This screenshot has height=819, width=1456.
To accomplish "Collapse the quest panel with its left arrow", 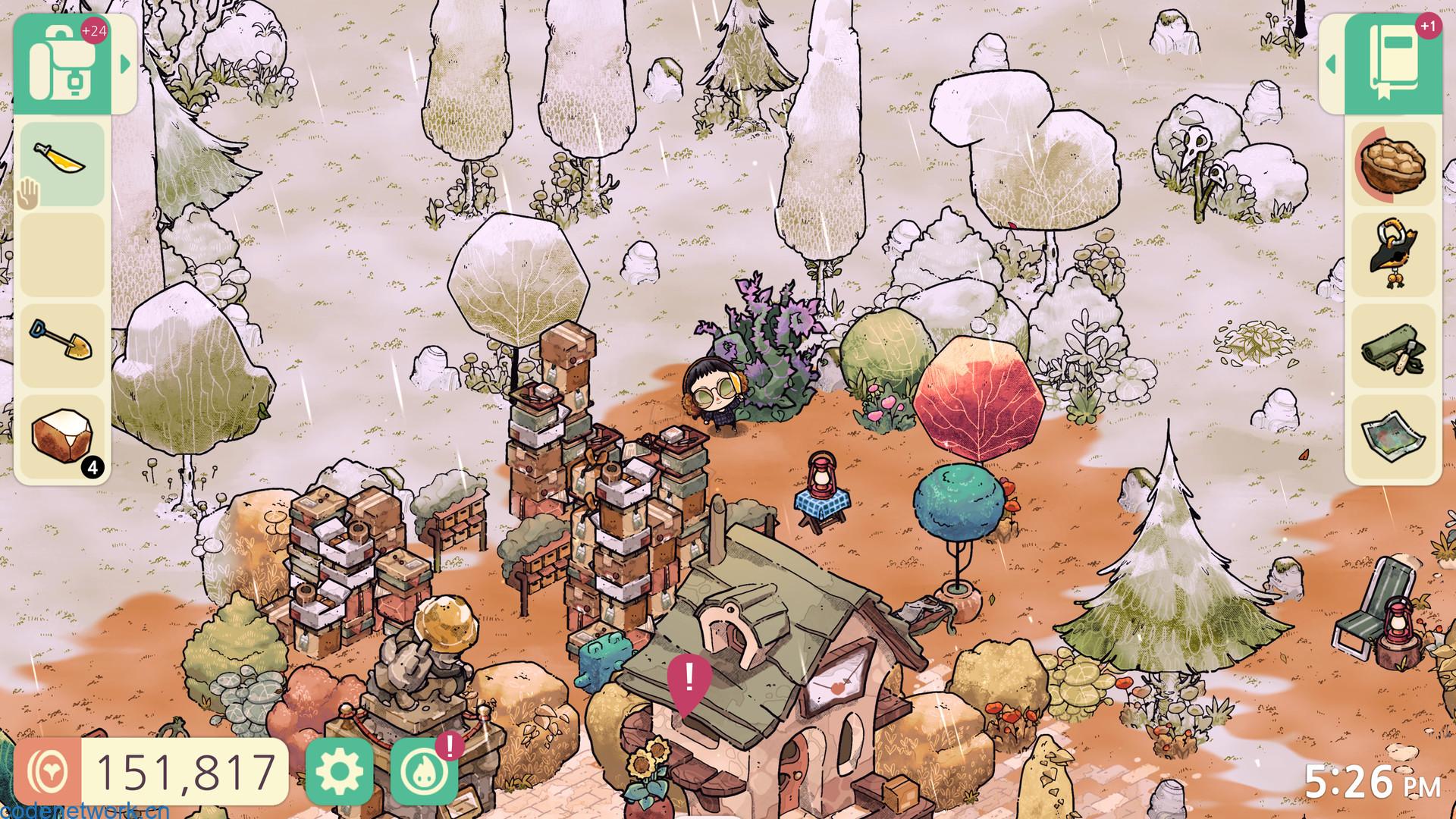I will click(x=1331, y=64).
